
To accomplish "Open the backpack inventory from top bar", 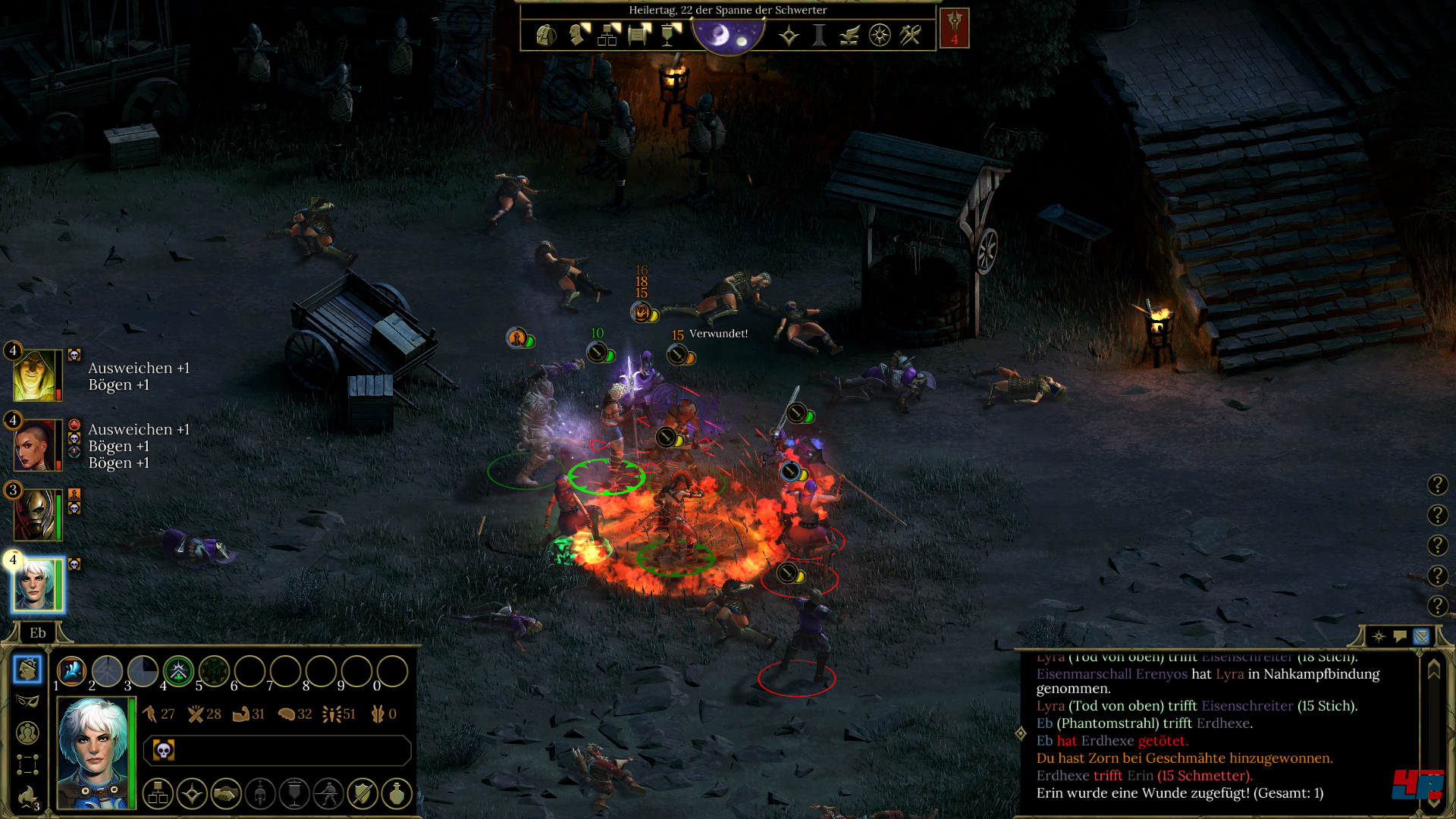I will [x=545, y=35].
